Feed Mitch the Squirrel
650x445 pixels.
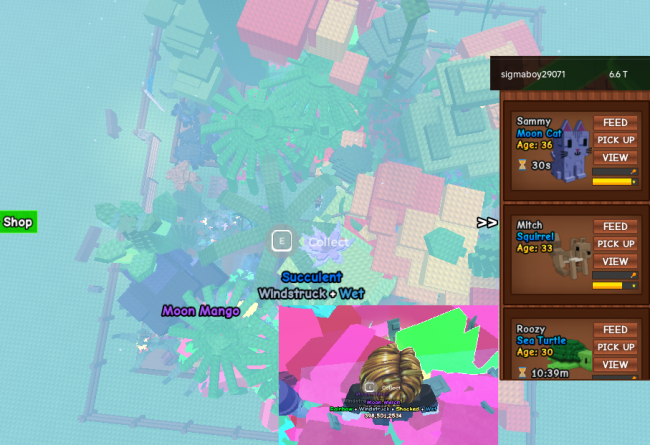[x=615, y=227]
